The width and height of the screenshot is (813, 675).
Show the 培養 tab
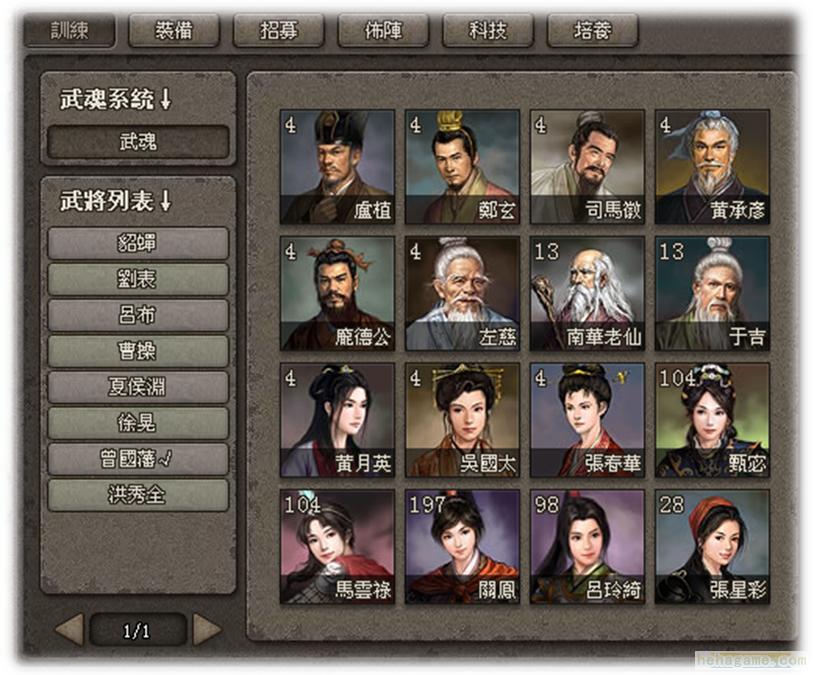click(592, 30)
